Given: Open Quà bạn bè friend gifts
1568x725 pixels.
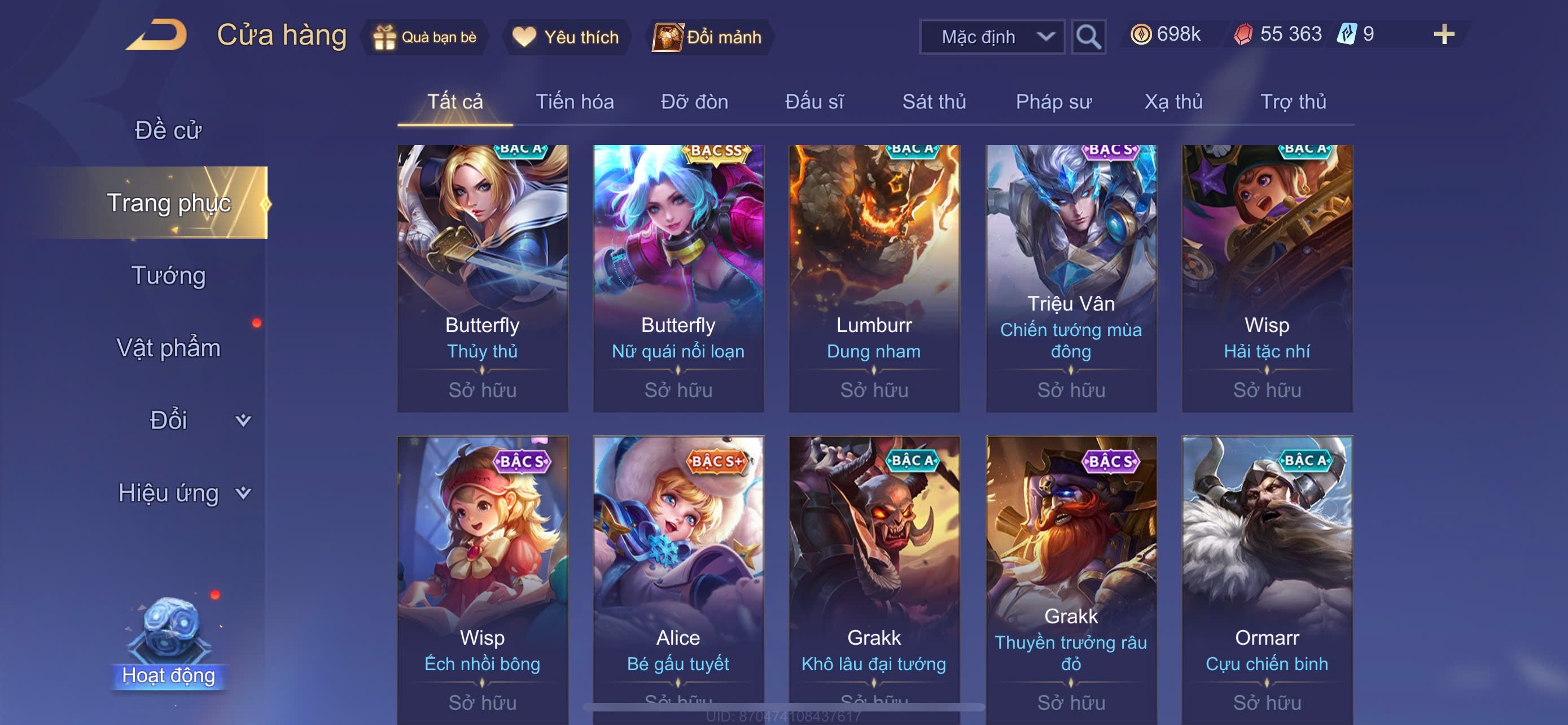Looking at the screenshot, I should point(425,37).
